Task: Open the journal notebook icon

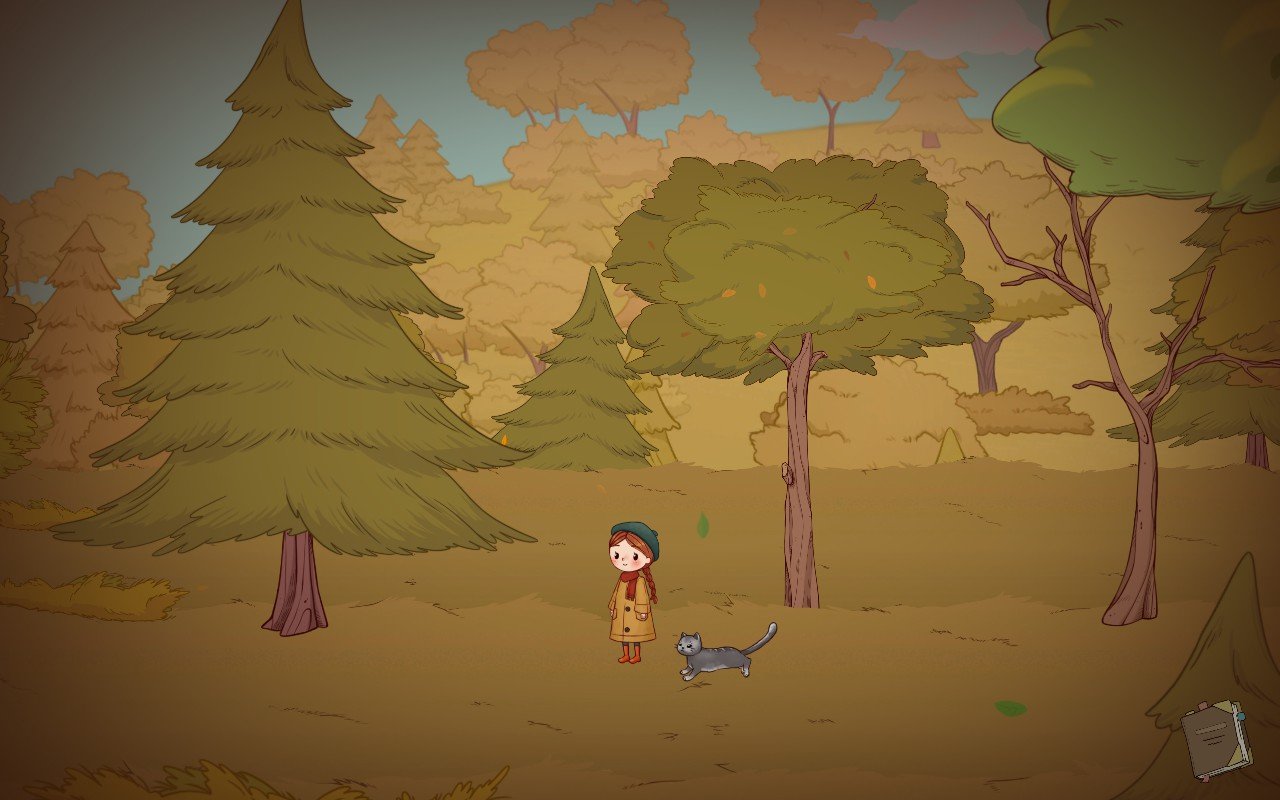Action: [x=1215, y=740]
